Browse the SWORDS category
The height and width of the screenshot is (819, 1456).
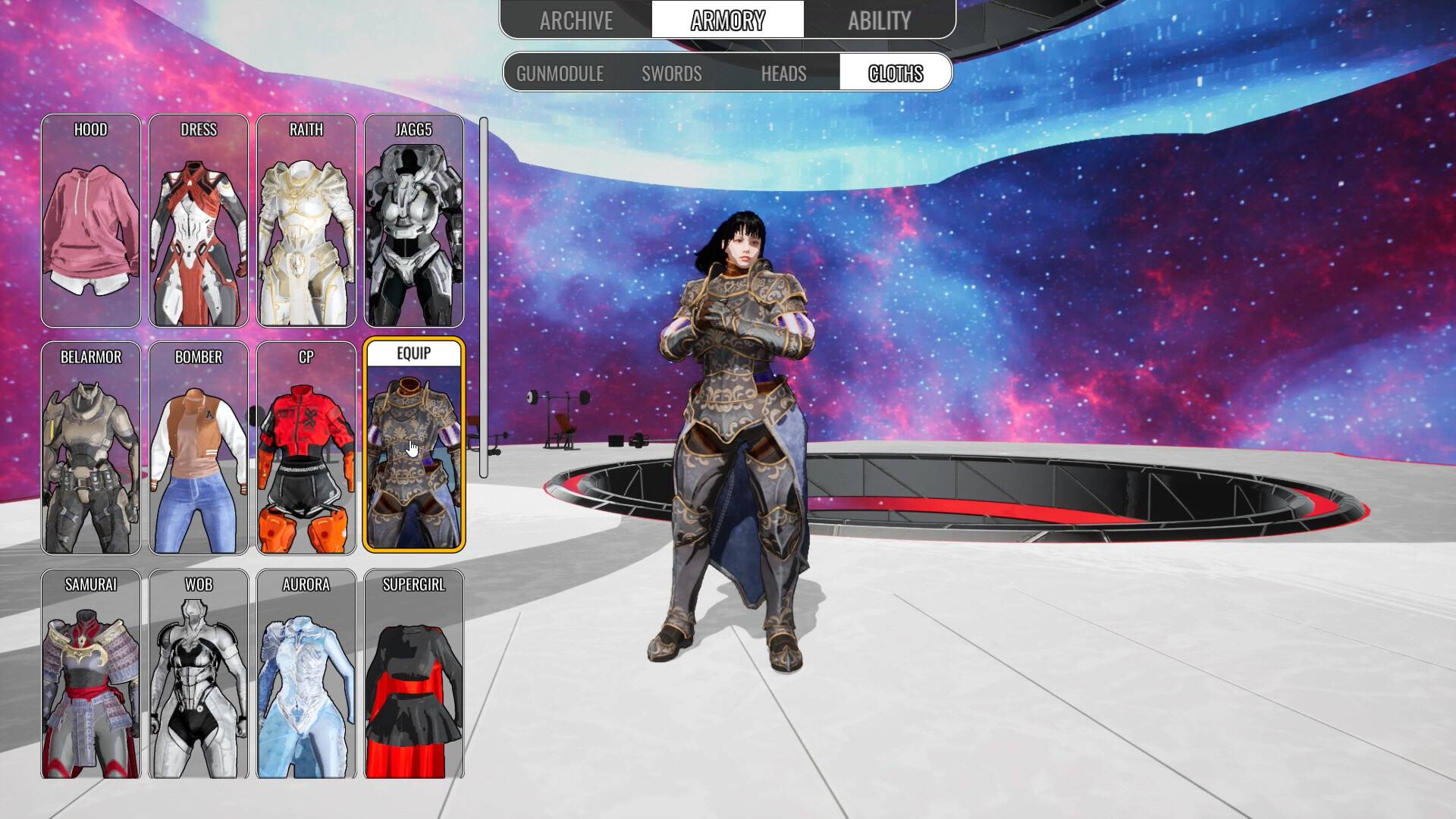coord(671,74)
